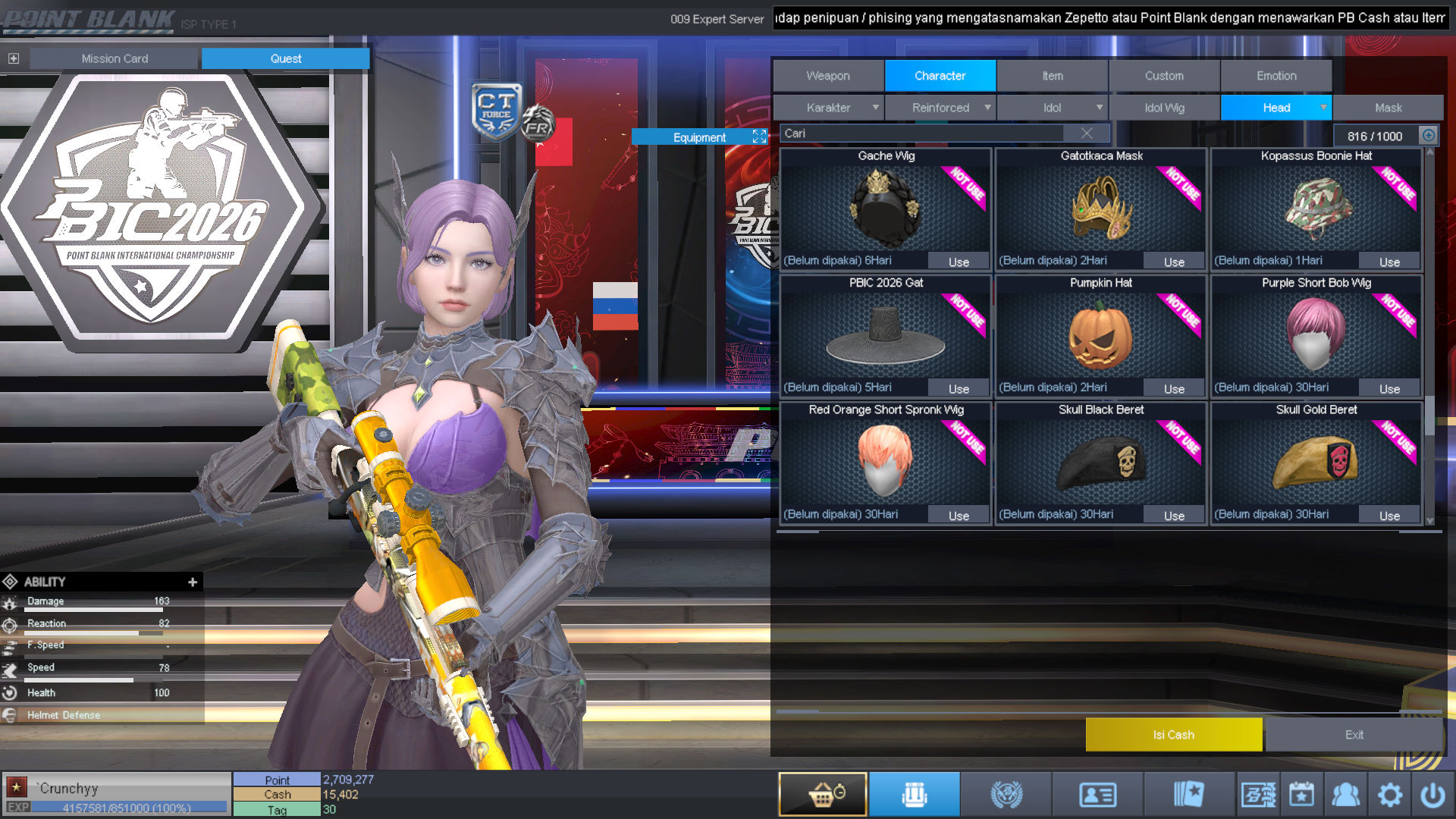
Task: Switch to the Weapon inventory tab
Action: (828, 76)
